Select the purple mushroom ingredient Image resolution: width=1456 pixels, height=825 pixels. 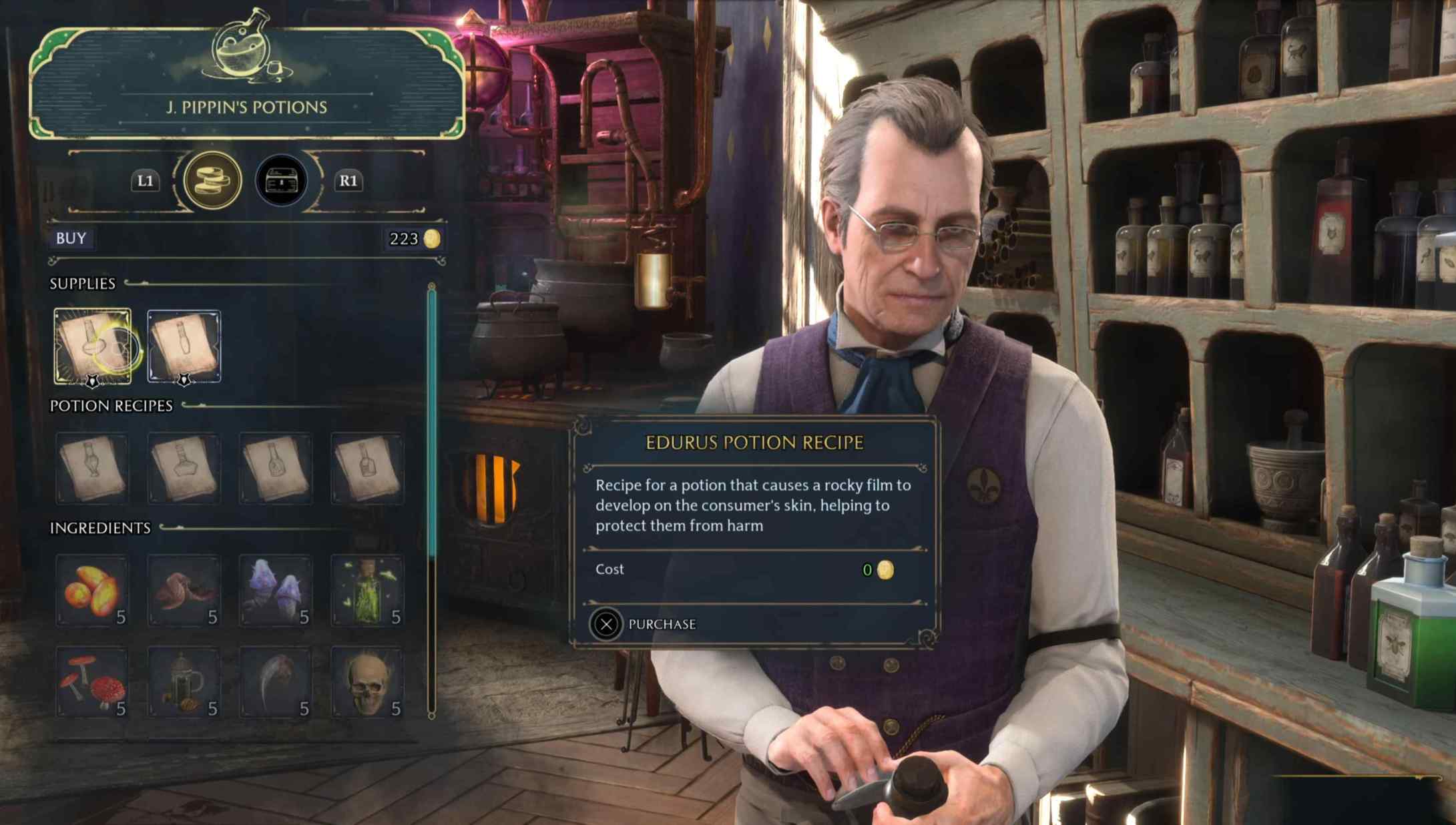pyautogui.click(x=276, y=590)
